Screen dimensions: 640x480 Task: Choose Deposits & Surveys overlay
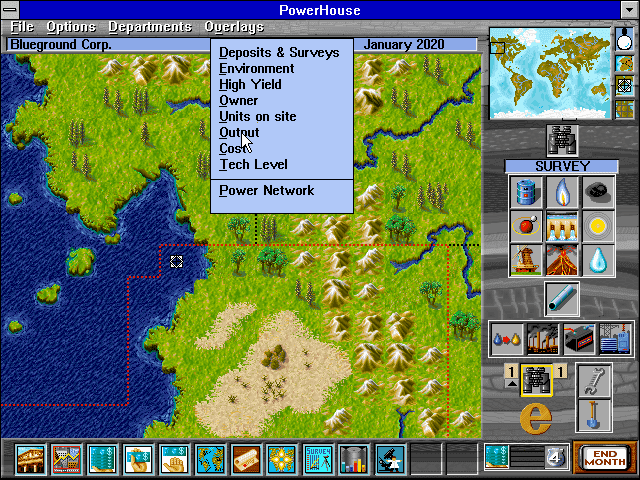point(279,52)
